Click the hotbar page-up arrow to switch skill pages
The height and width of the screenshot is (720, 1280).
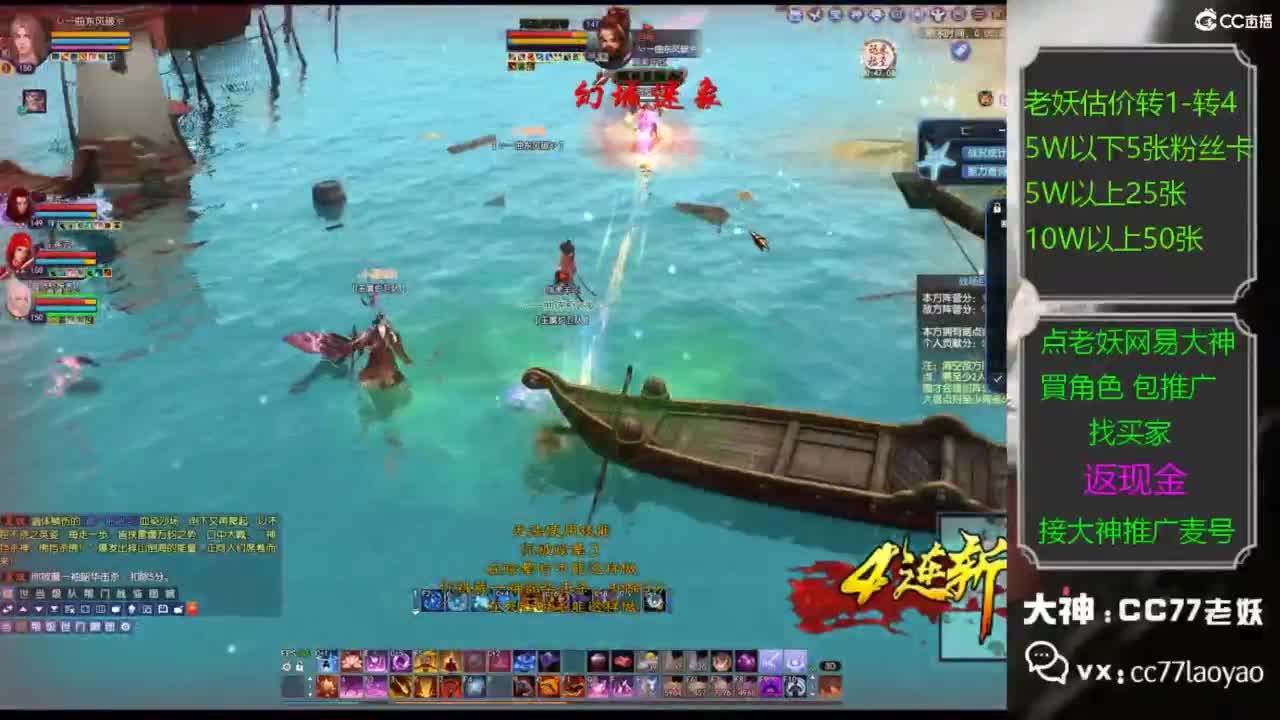pos(311,676)
